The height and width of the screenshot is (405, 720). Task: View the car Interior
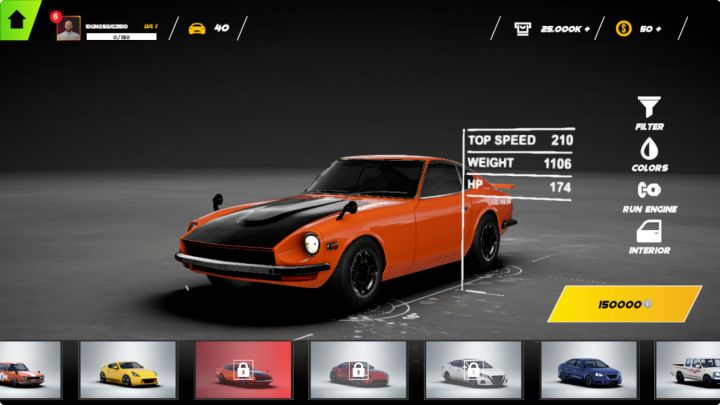[x=649, y=237]
